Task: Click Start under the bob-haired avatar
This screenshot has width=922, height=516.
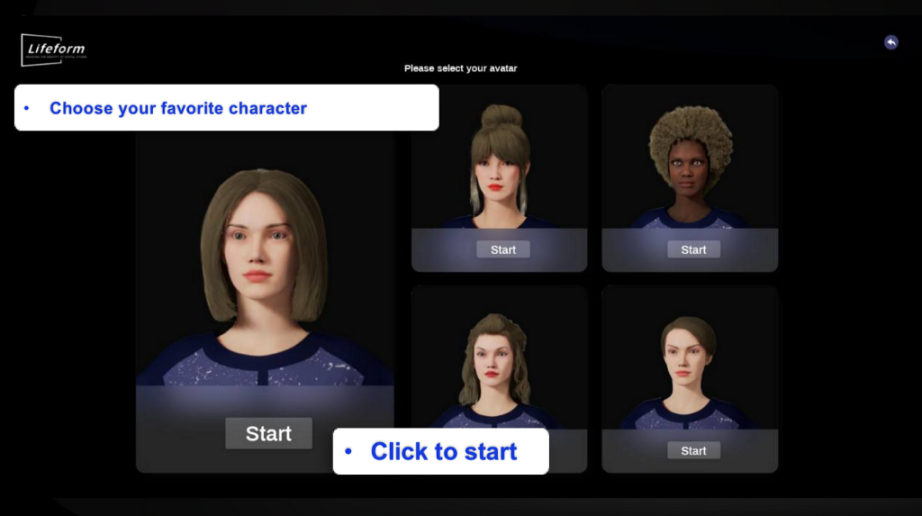Action: (x=268, y=433)
